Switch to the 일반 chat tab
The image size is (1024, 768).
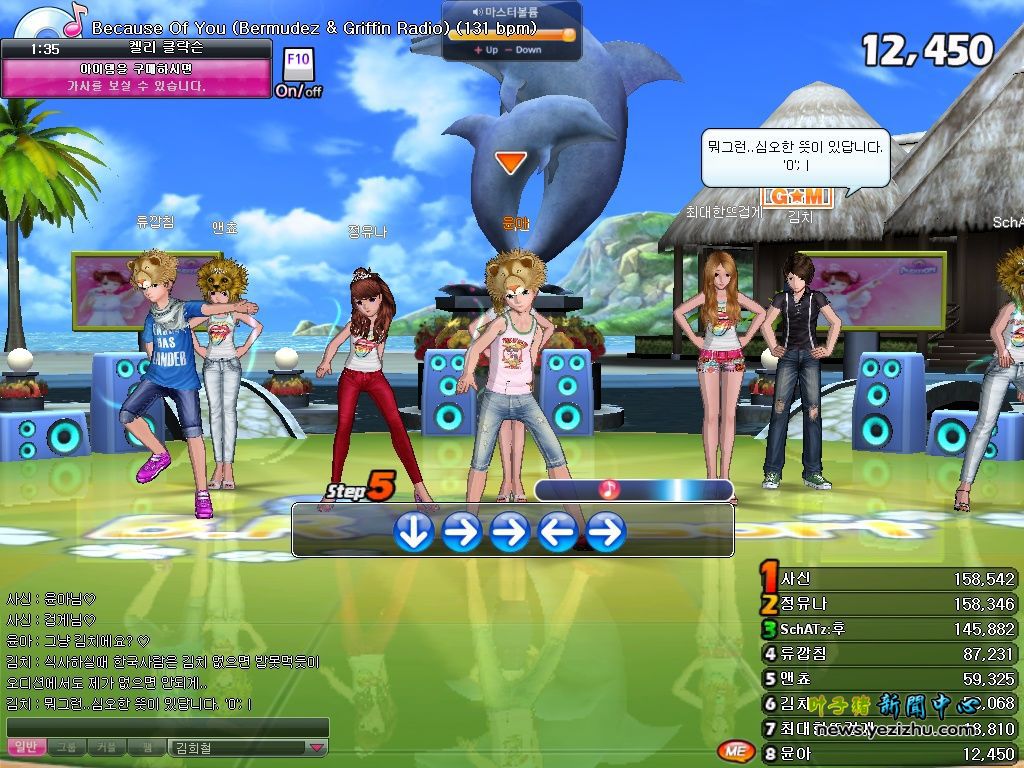[27, 747]
